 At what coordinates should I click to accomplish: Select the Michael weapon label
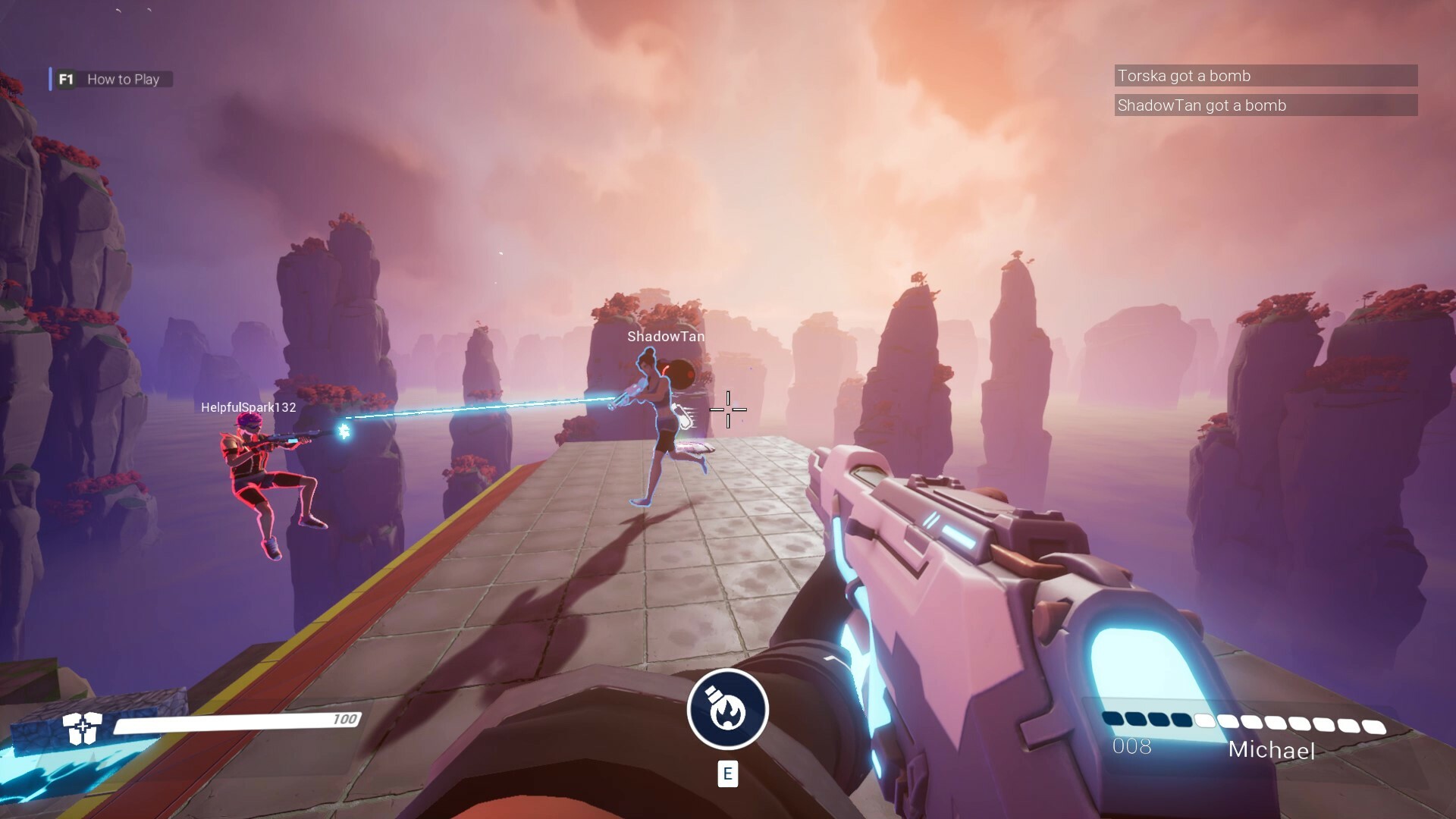1272,752
